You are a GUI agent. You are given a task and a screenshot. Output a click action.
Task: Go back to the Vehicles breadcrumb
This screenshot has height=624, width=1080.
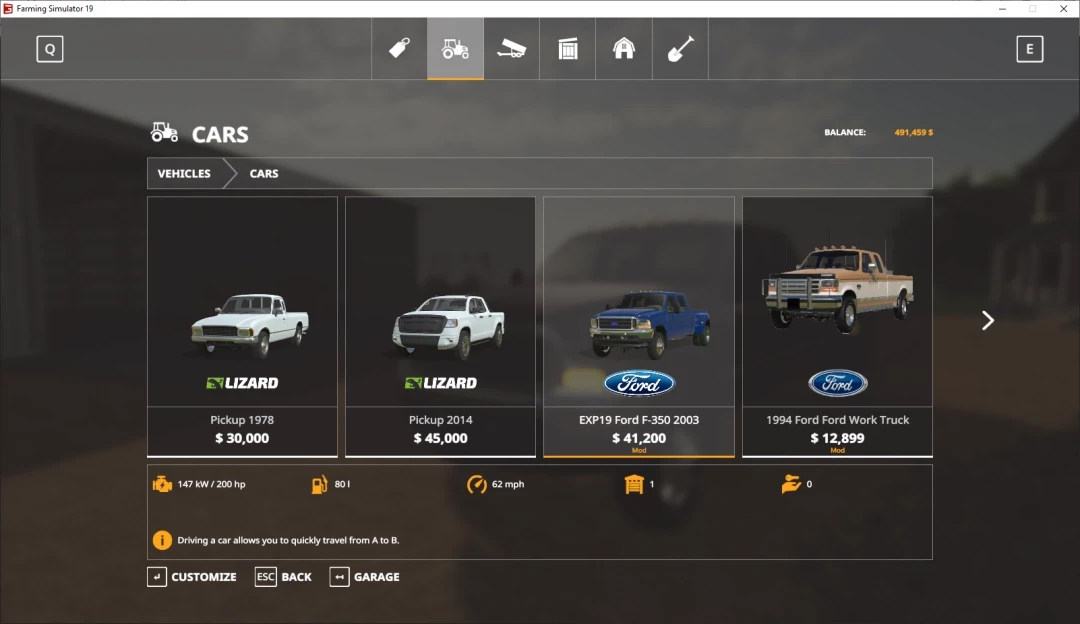click(x=184, y=173)
